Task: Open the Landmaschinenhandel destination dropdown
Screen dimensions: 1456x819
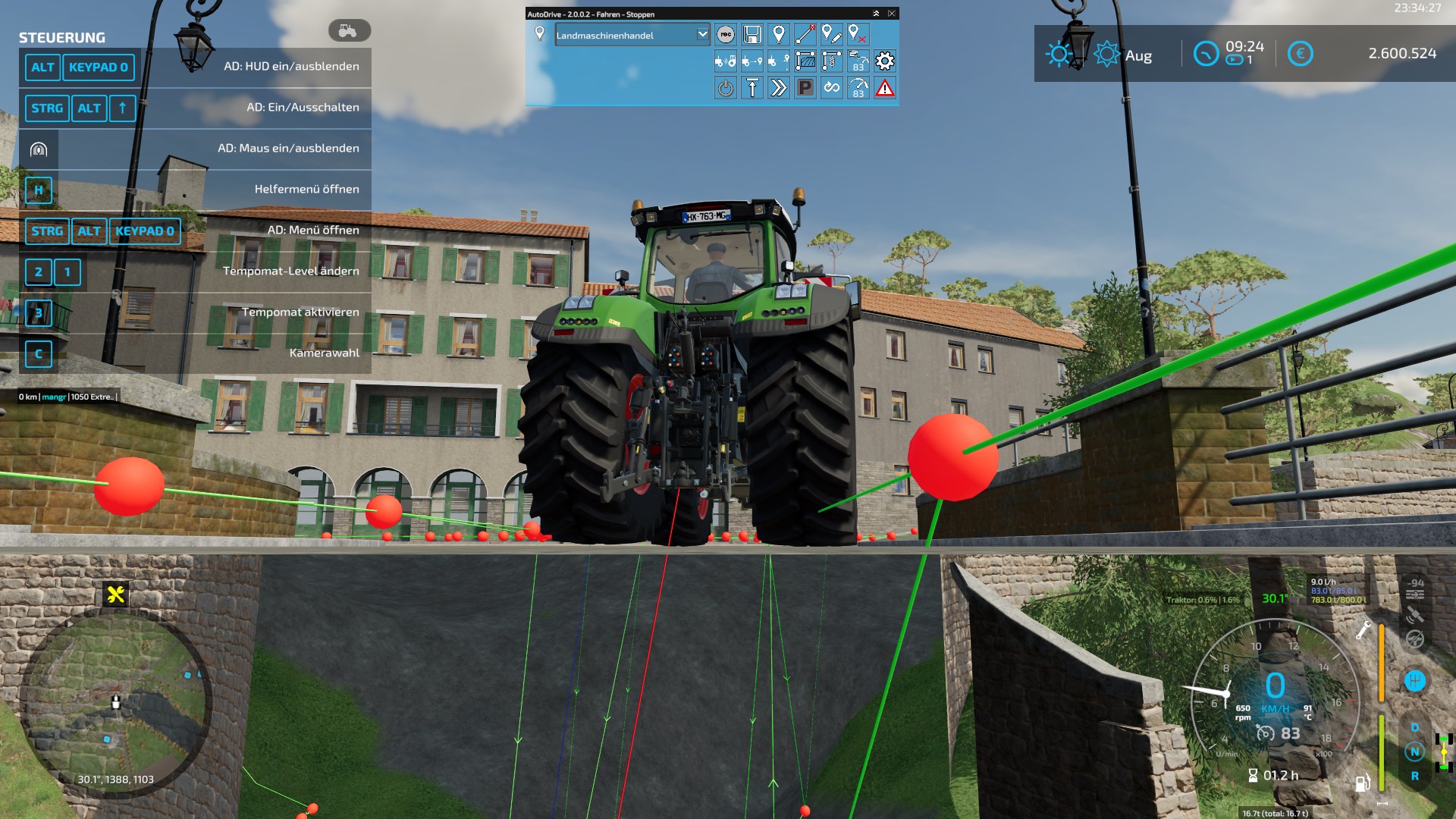Action: (632, 35)
